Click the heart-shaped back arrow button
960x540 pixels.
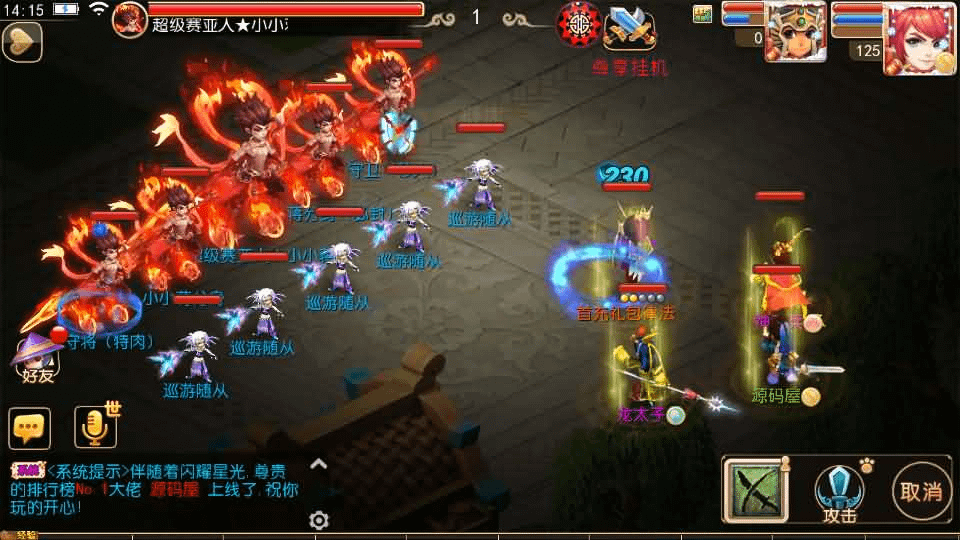point(21,41)
